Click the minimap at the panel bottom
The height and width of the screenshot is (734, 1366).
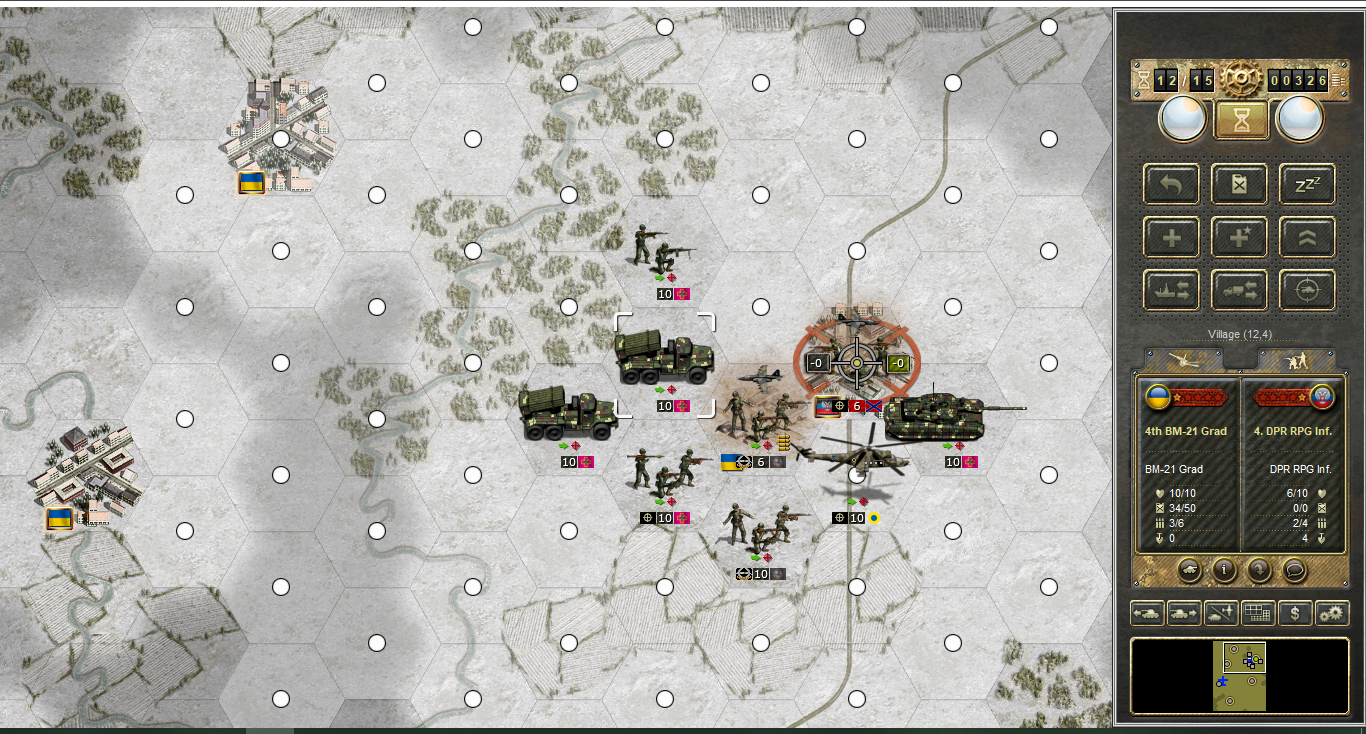tap(1240, 677)
